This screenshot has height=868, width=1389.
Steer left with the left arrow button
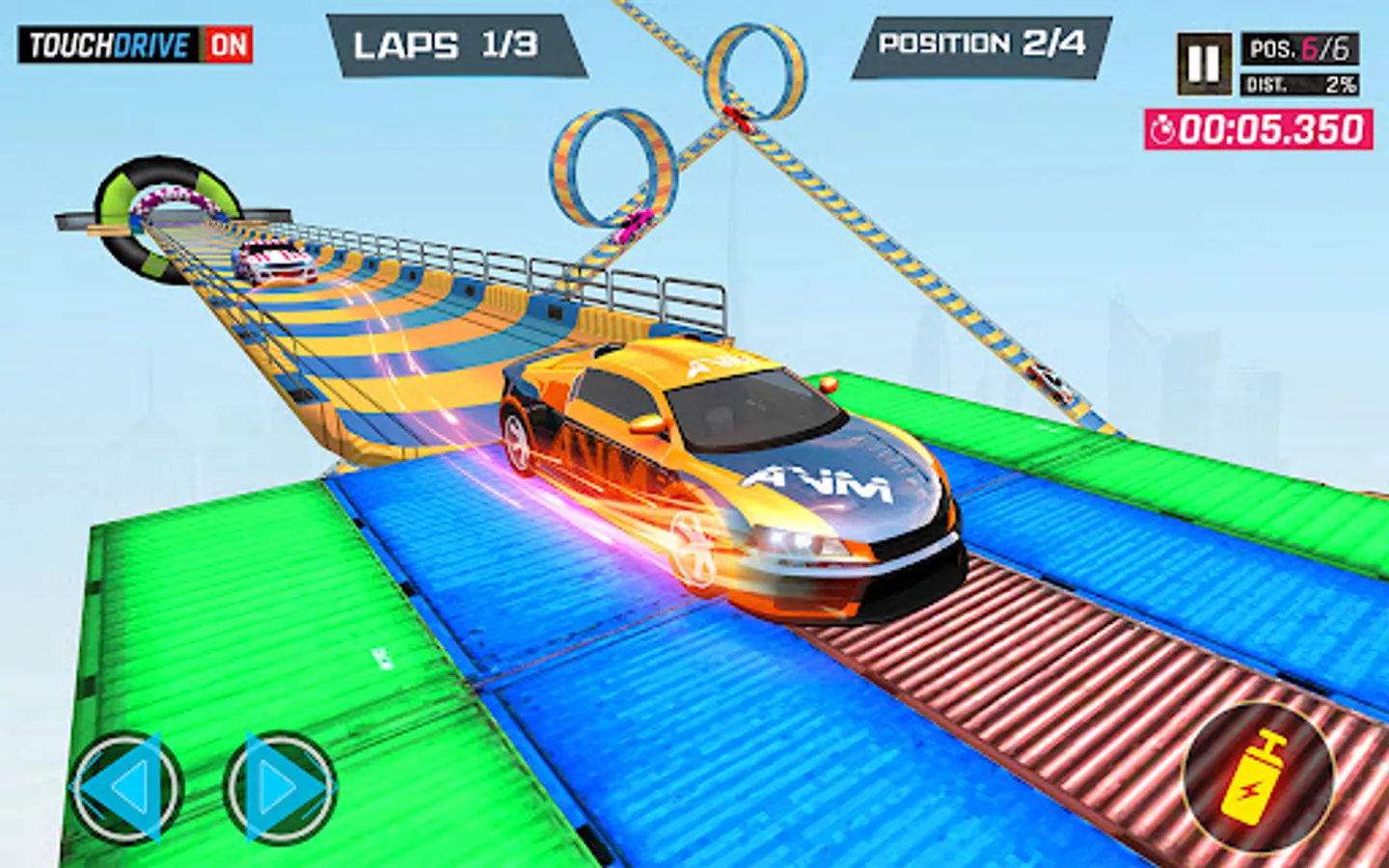pos(126,788)
